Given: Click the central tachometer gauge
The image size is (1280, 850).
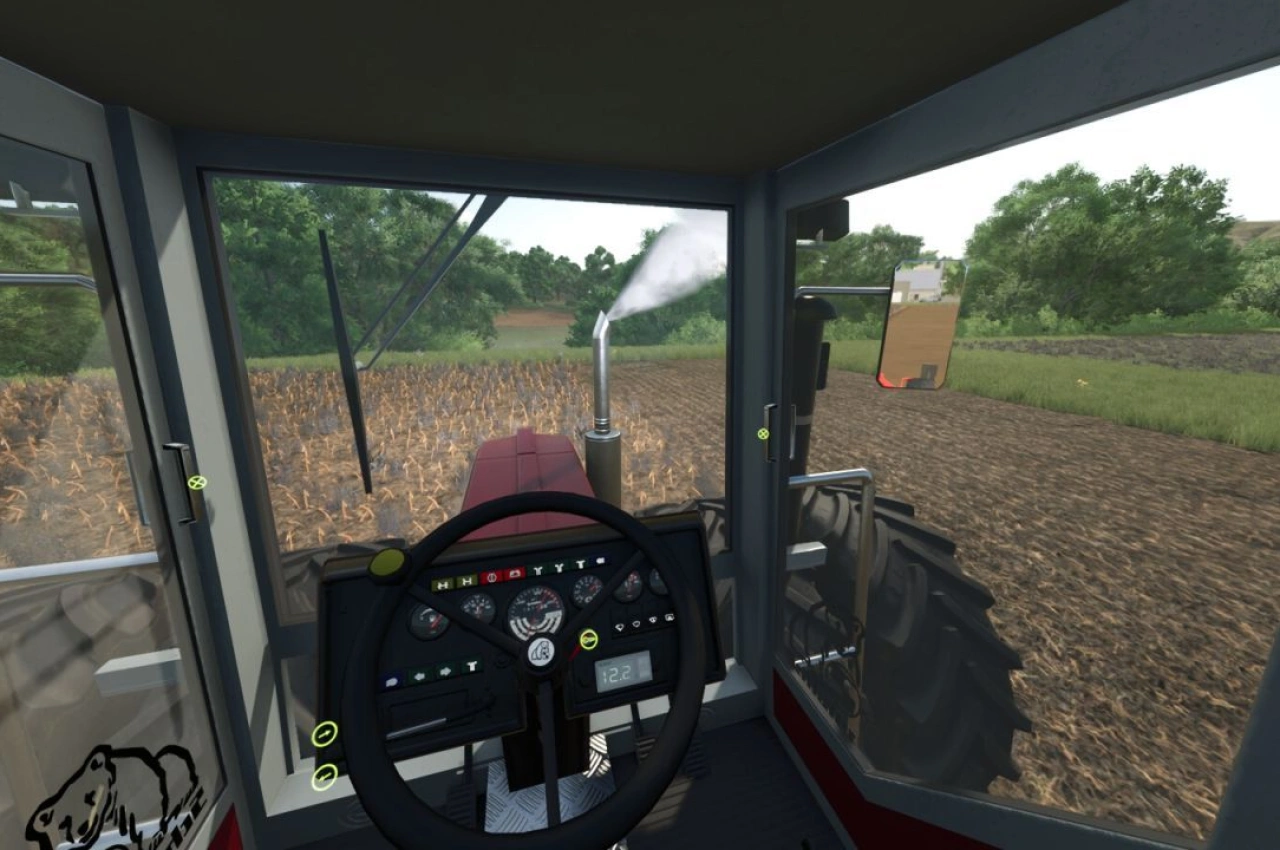Looking at the screenshot, I should click(536, 606).
